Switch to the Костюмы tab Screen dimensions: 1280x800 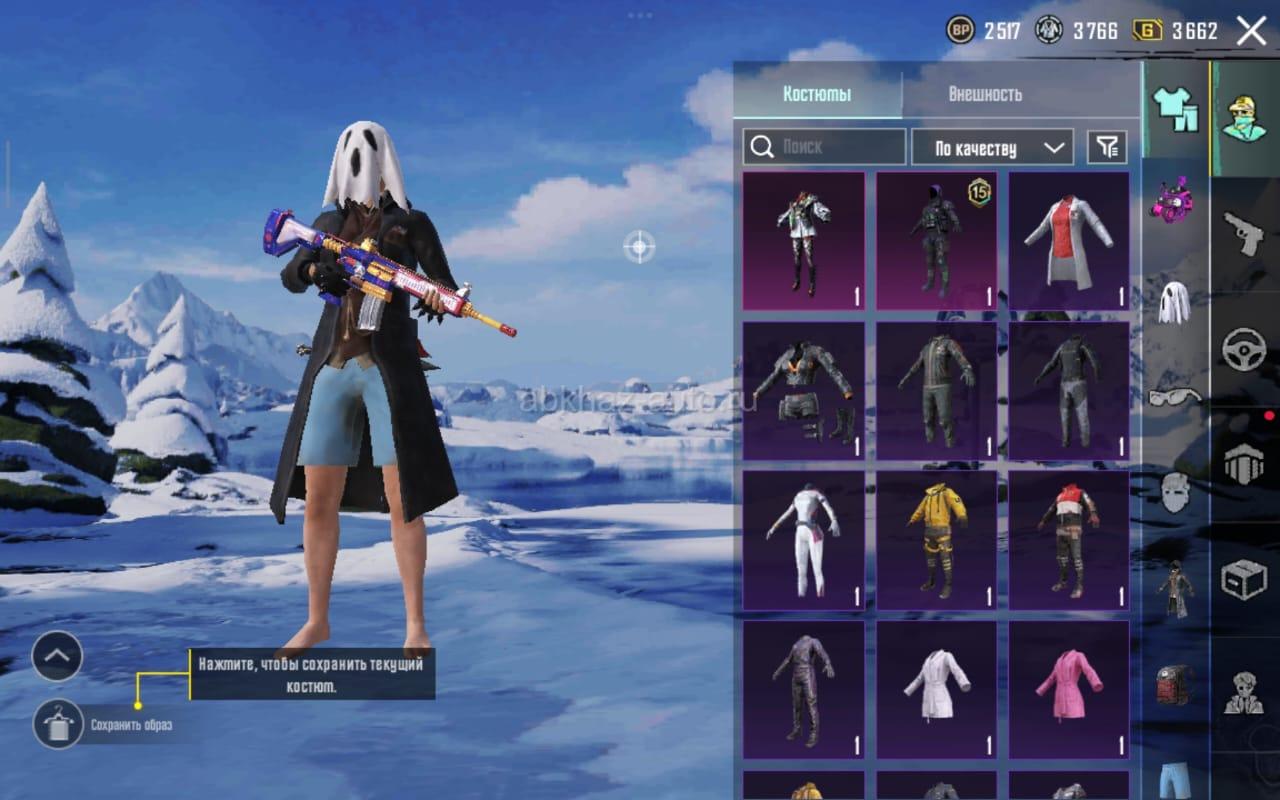pyautogui.click(x=817, y=94)
